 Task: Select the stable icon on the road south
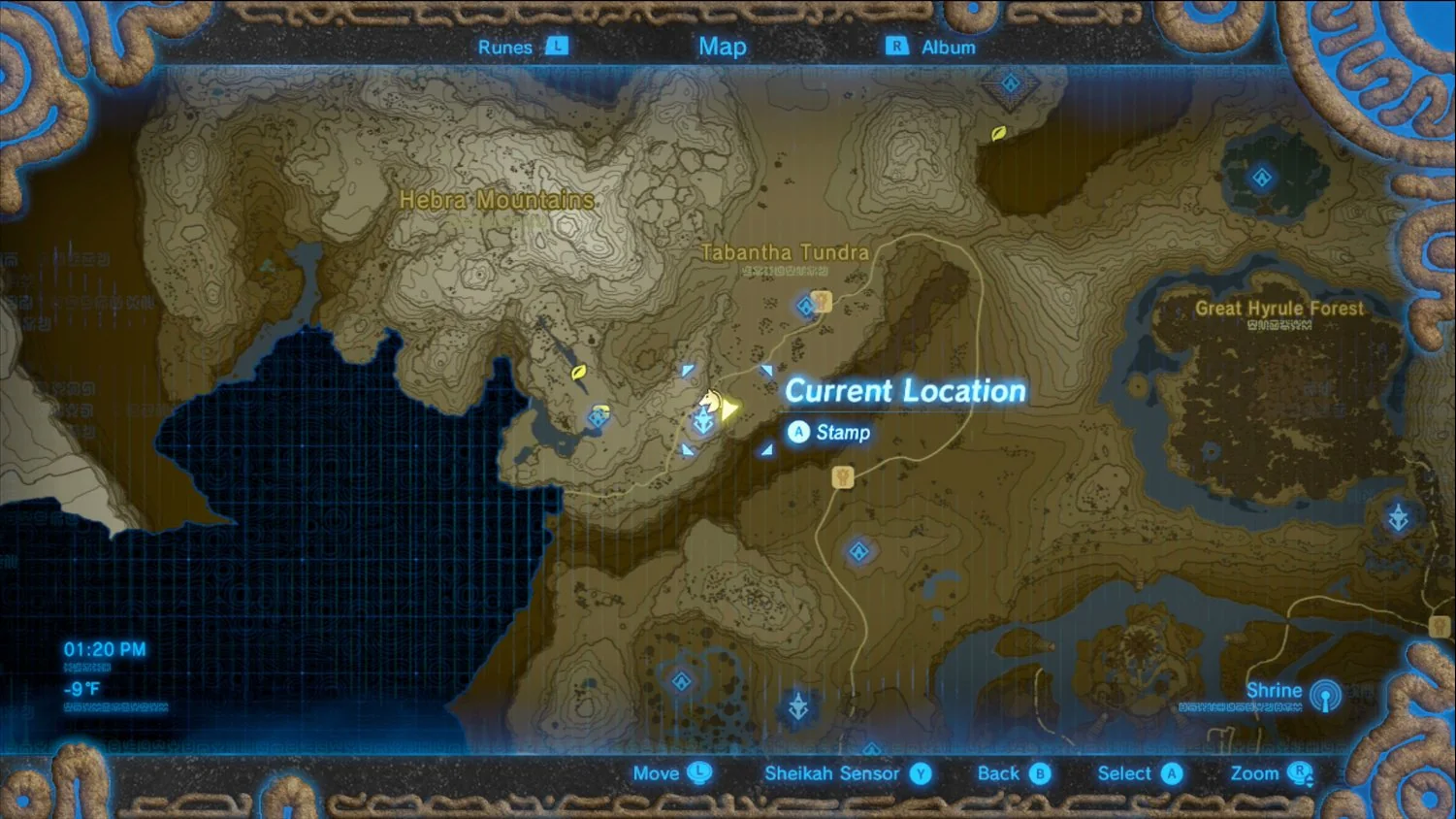[x=842, y=476]
